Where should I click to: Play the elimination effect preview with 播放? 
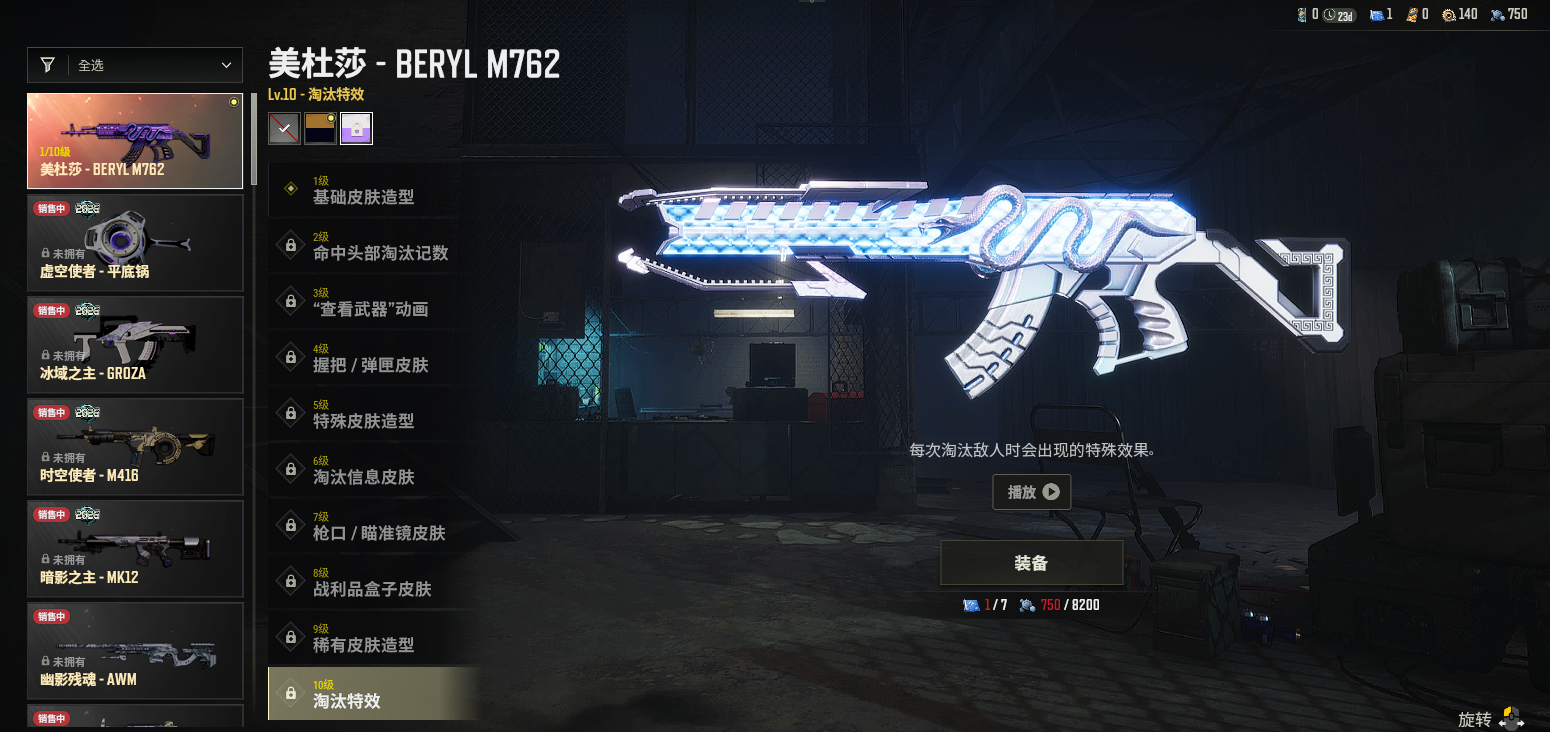pos(1032,492)
